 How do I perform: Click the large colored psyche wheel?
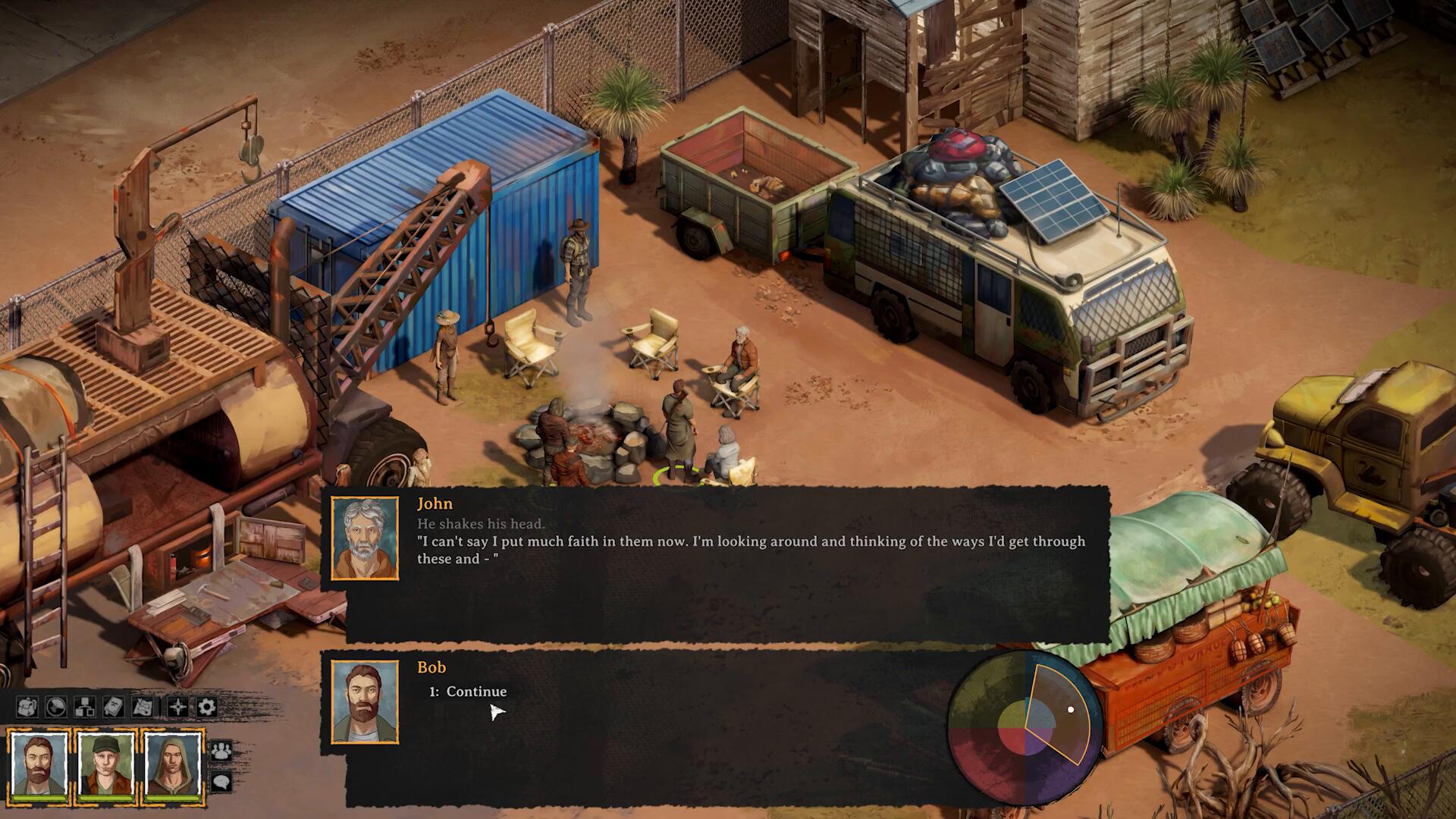pos(1025,729)
